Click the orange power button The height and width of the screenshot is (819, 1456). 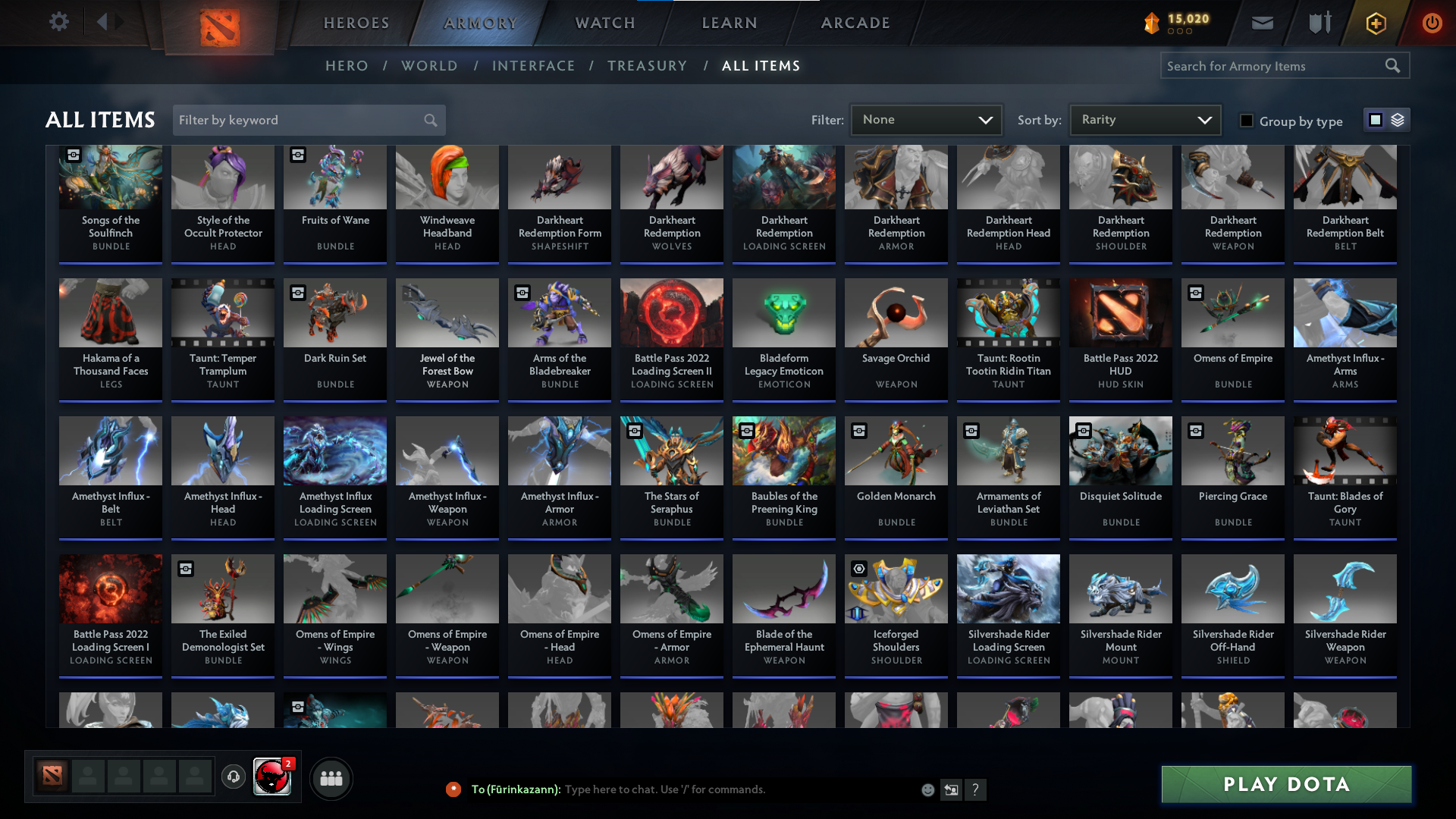pos(1432,23)
